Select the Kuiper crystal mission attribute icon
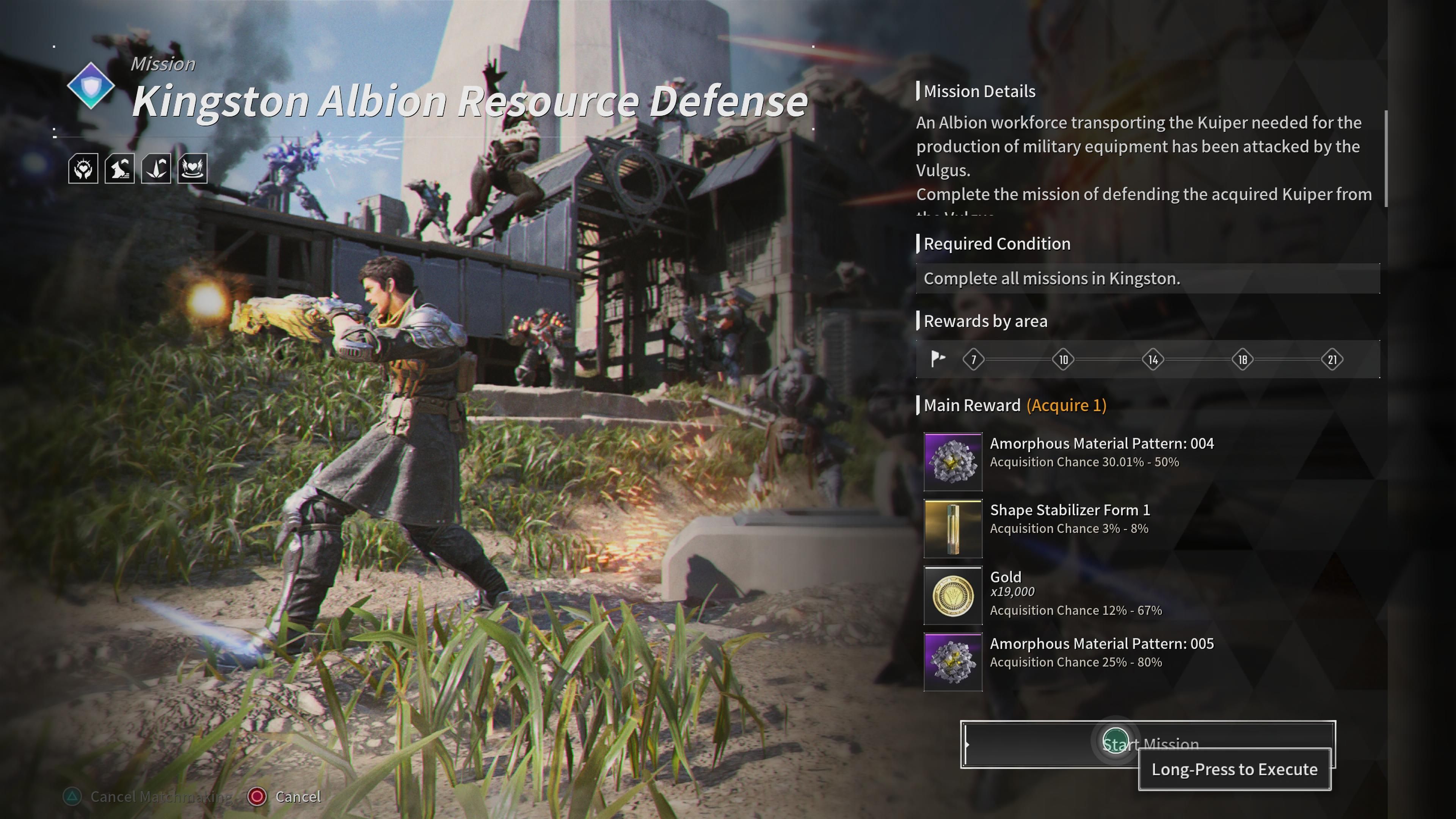 [157, 168]
